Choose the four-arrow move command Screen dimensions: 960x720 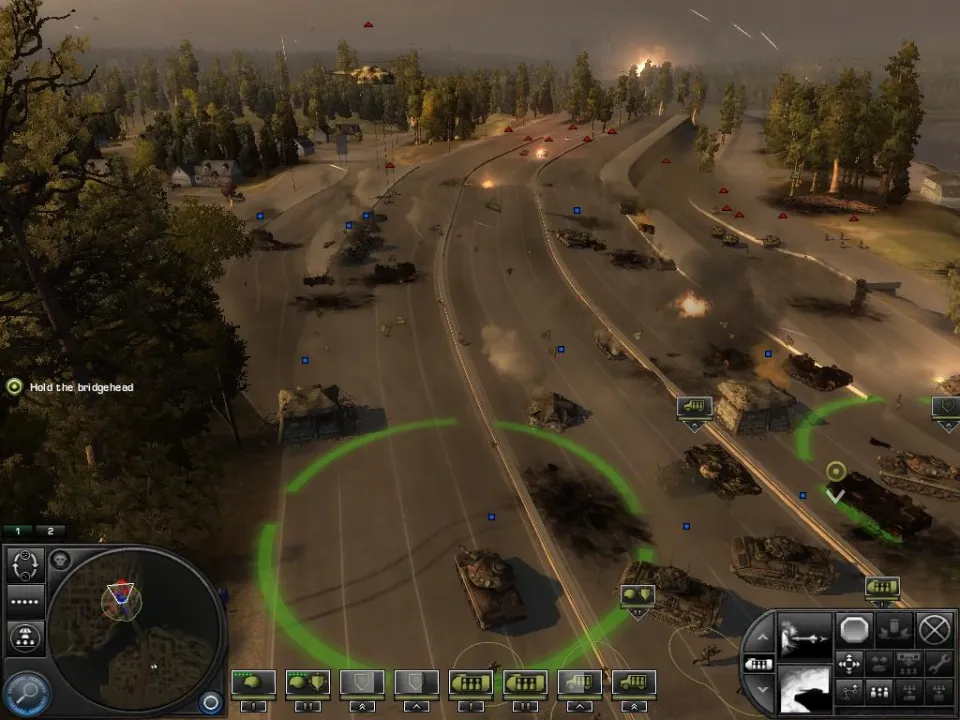(x=849, y=663)
